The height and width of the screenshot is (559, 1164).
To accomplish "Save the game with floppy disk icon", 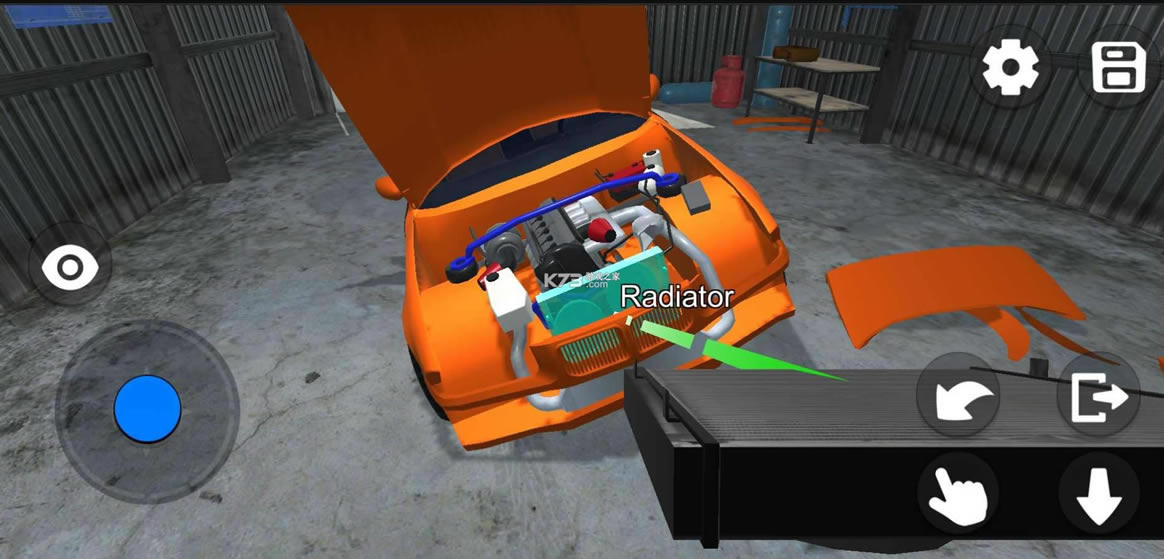I will coord(1118,68).
